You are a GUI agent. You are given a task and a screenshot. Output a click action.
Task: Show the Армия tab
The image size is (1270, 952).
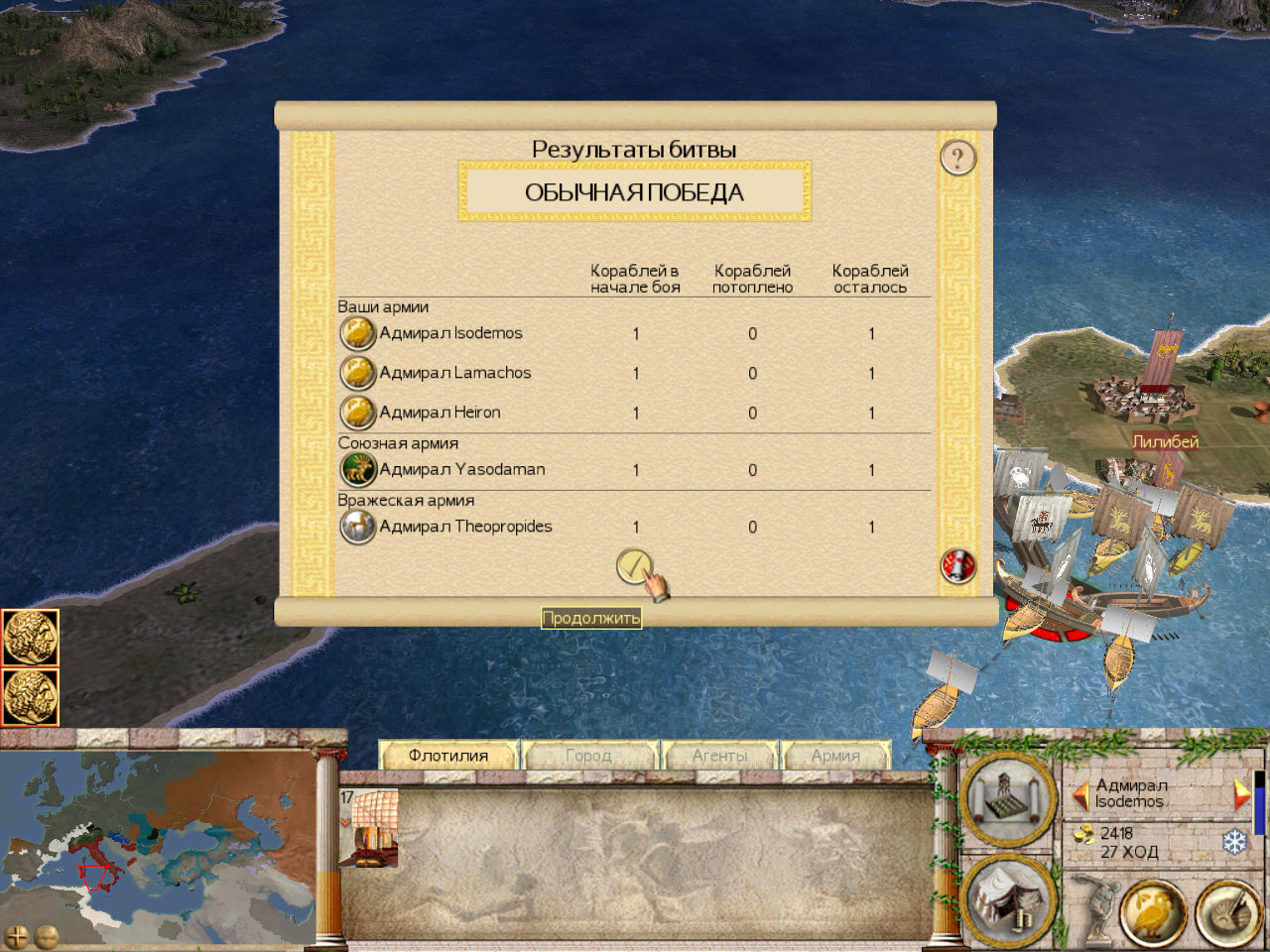point(835,756)
